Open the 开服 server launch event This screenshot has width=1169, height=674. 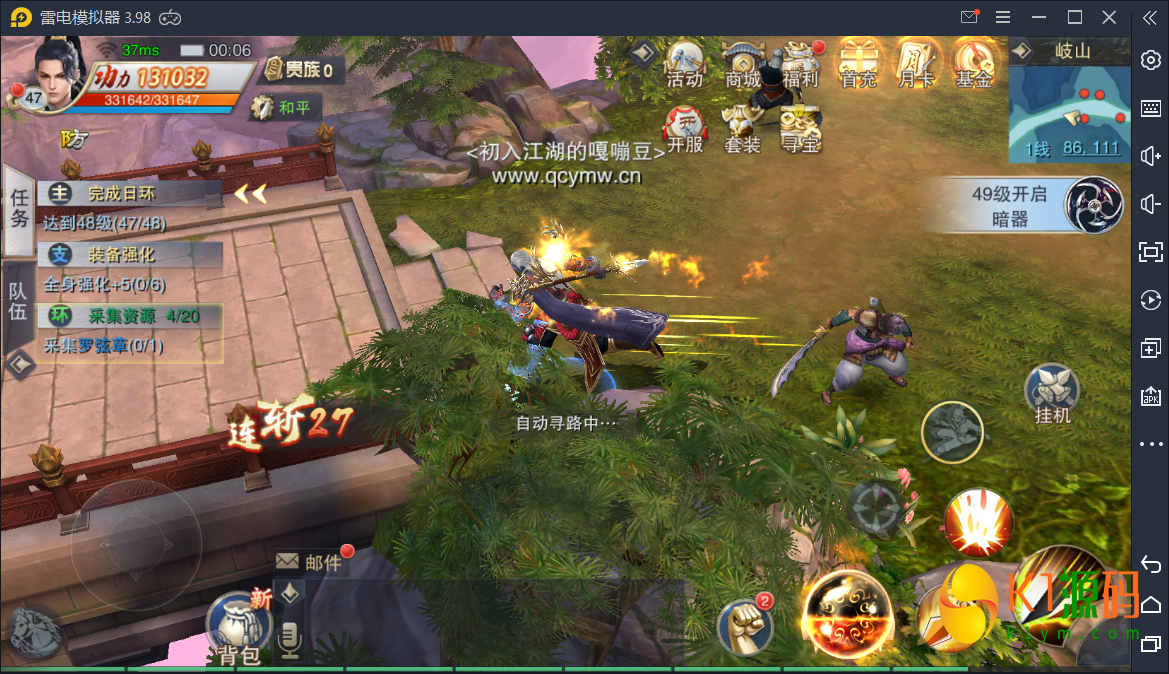tap(685, 129)
